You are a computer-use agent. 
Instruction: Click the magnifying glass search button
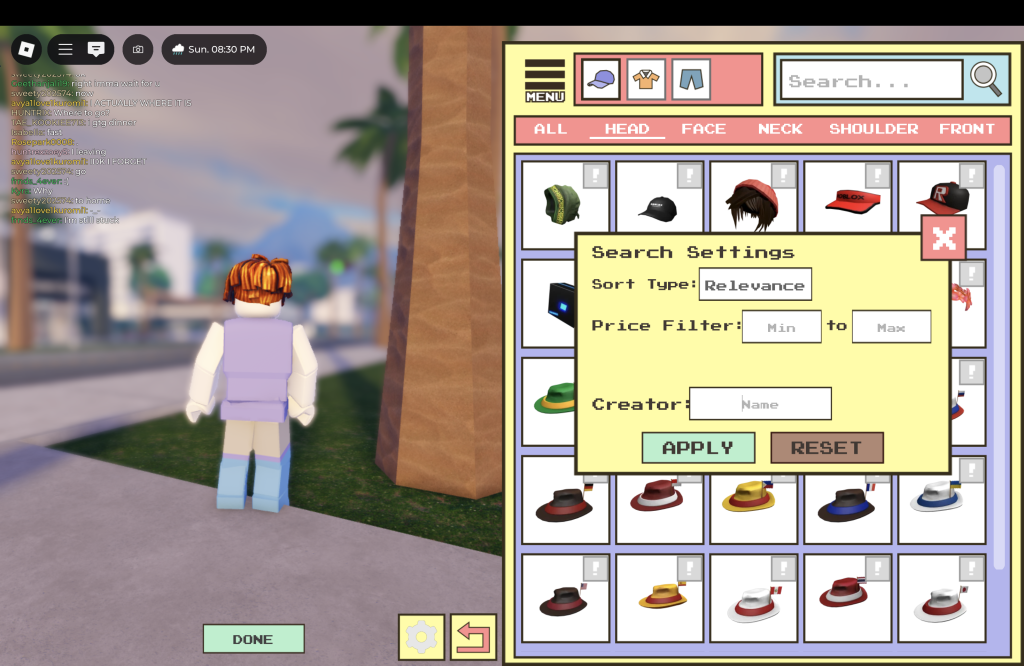point(986,80)
